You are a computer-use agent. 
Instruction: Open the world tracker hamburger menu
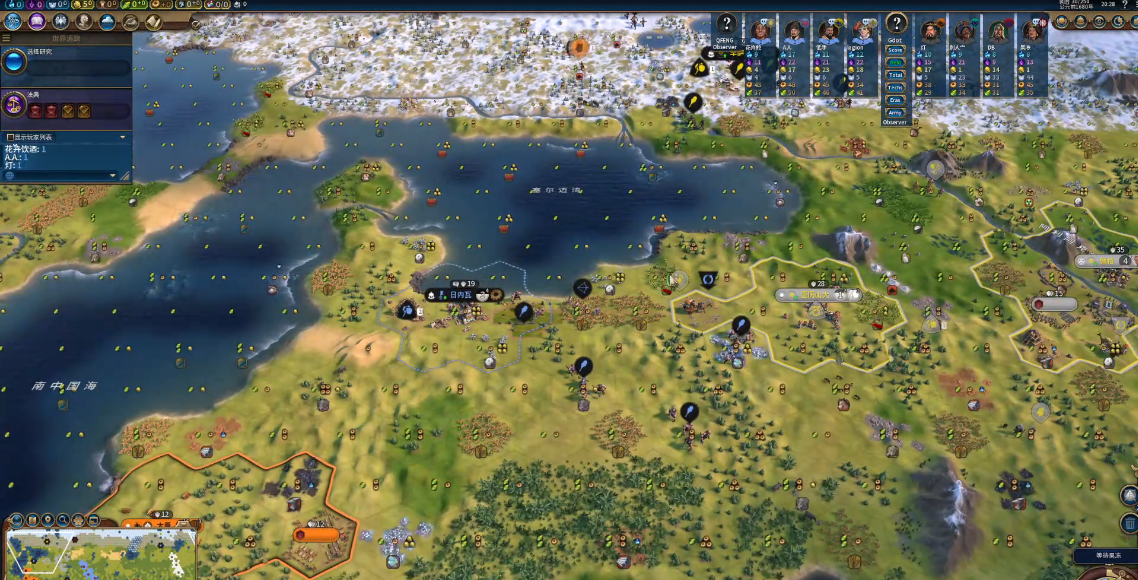(6, 38)
